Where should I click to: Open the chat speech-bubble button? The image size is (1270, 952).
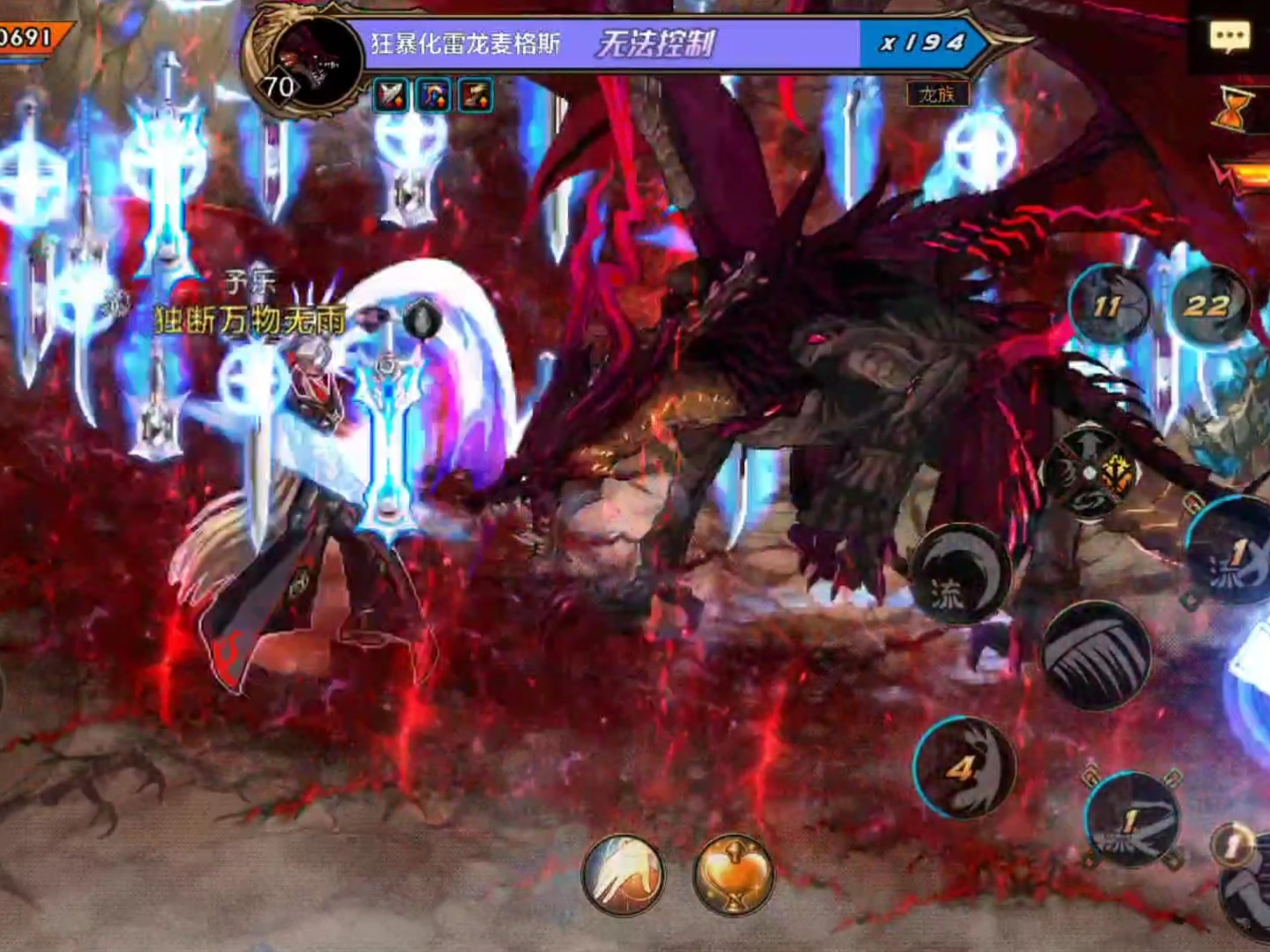click(x=1229, y=36)
